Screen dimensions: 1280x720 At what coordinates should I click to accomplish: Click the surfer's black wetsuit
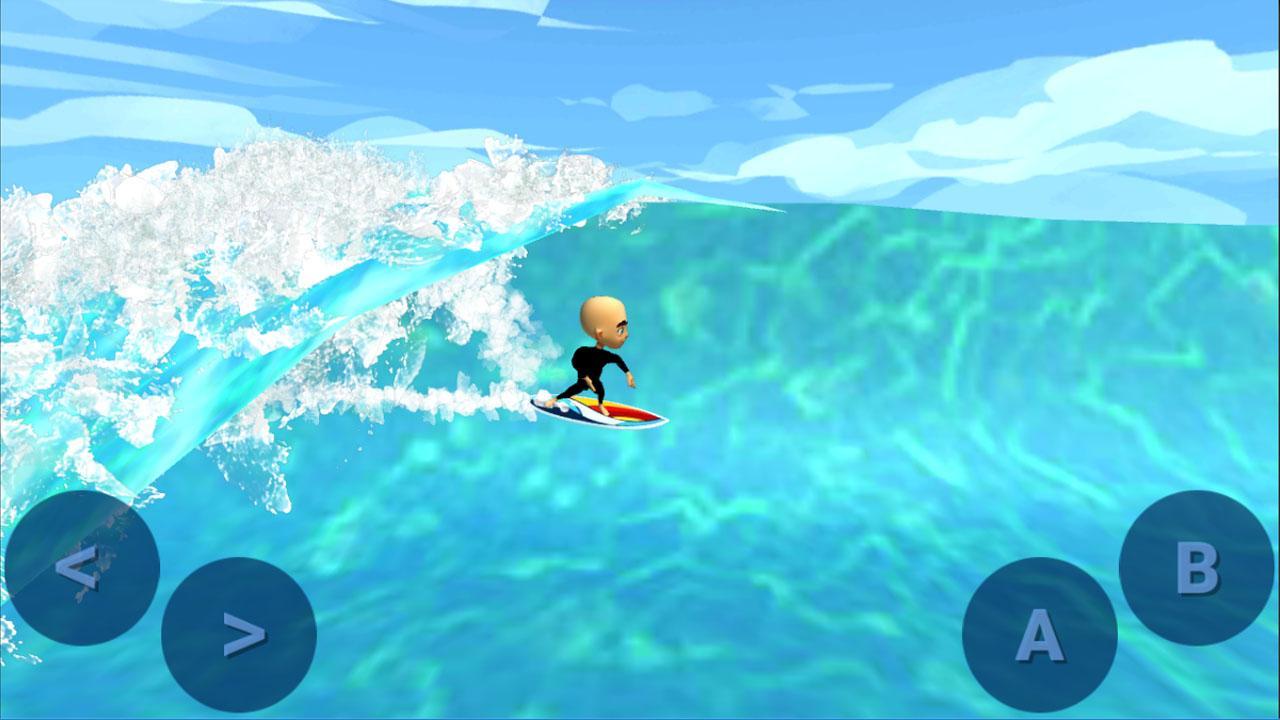point(595,360)
